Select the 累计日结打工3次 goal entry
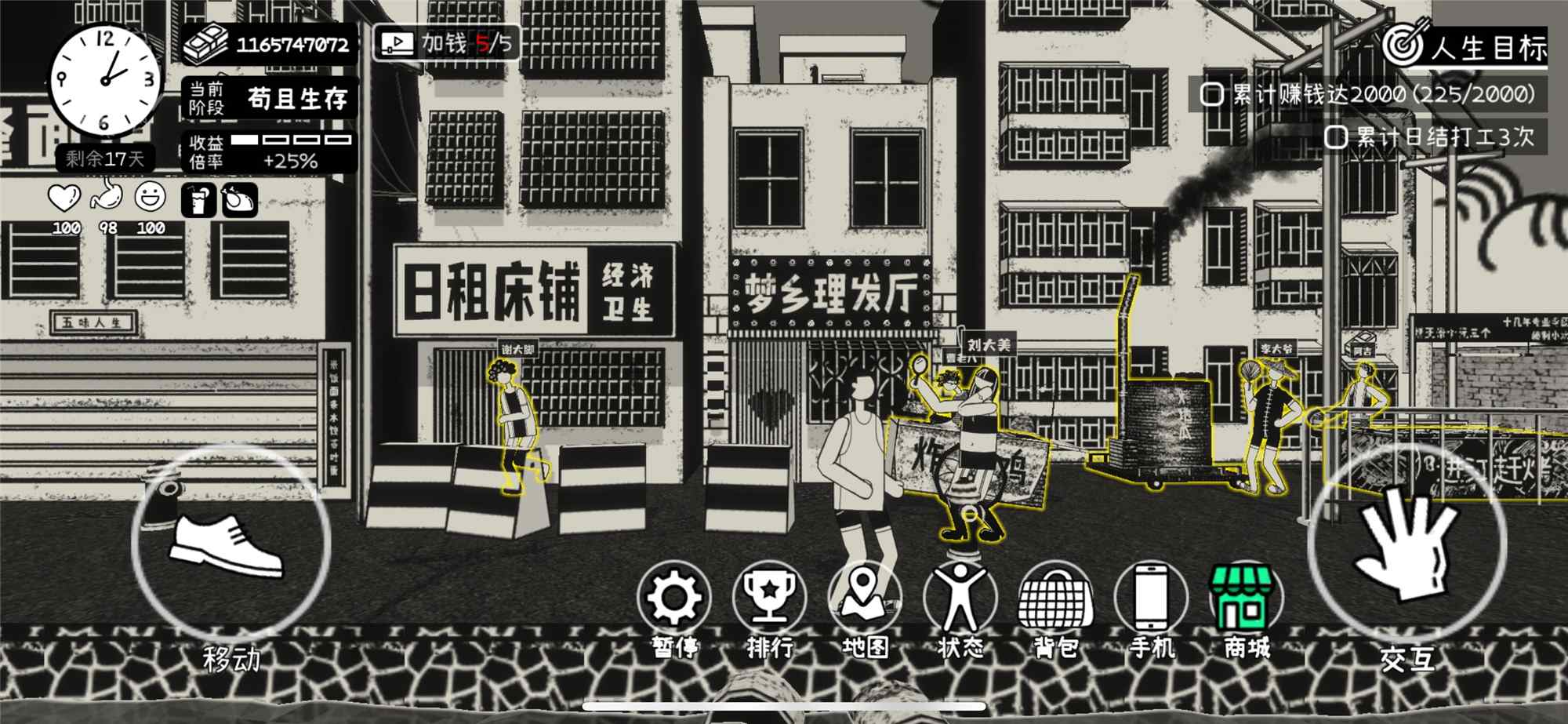The width and height of the screenshot is (1568, 724). point(1431,137)
